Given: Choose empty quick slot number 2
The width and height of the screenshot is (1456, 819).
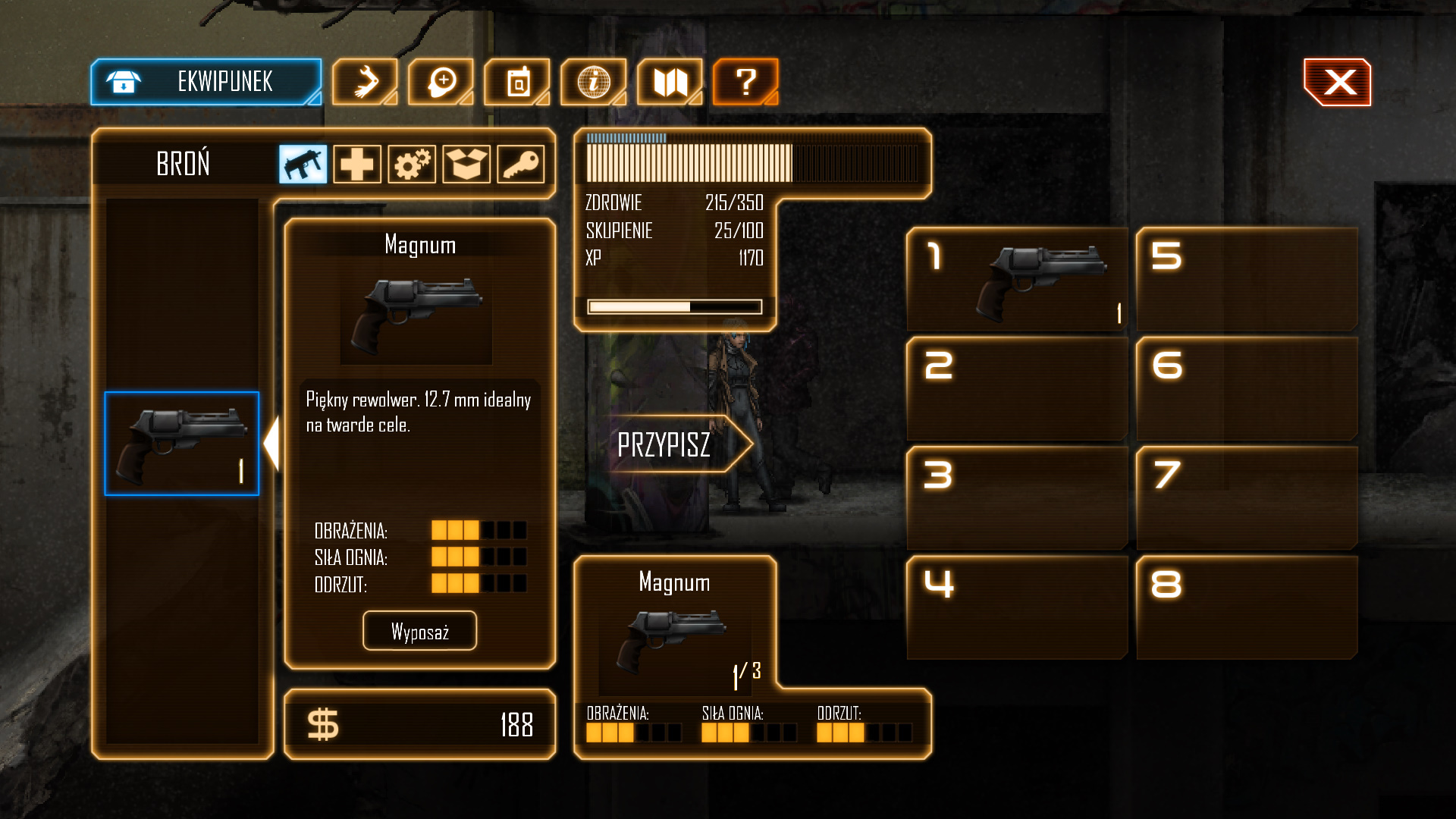Looking at the screenshot, I should coord(1017,389).
